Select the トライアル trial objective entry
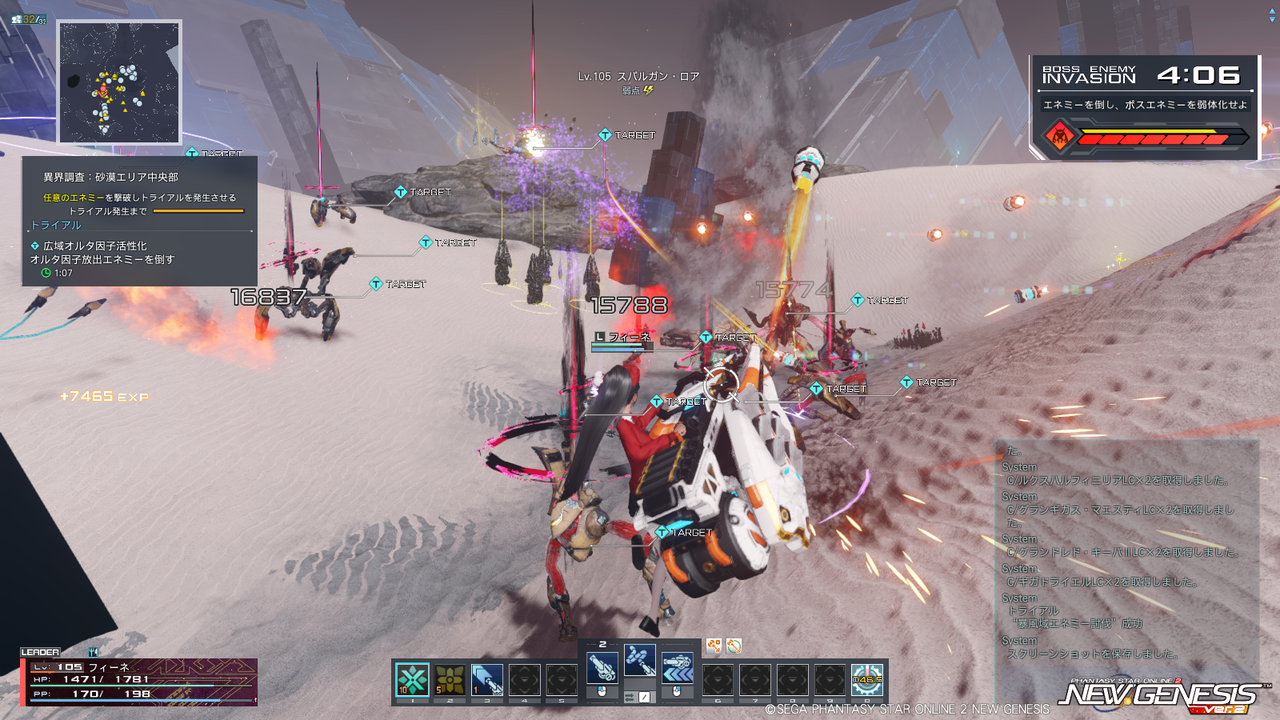 56,226
